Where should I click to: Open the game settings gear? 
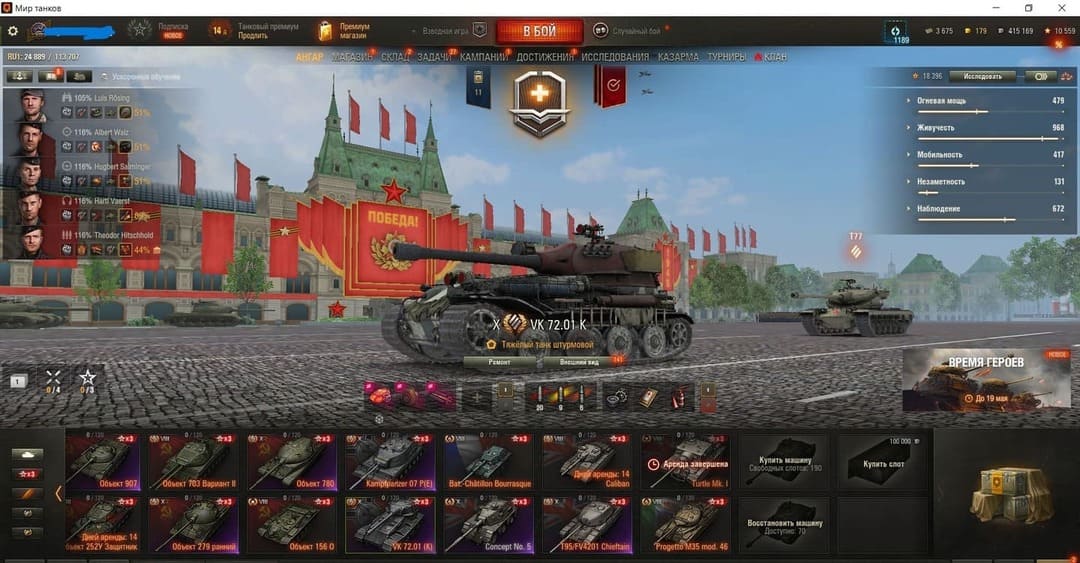click(13, 31)
